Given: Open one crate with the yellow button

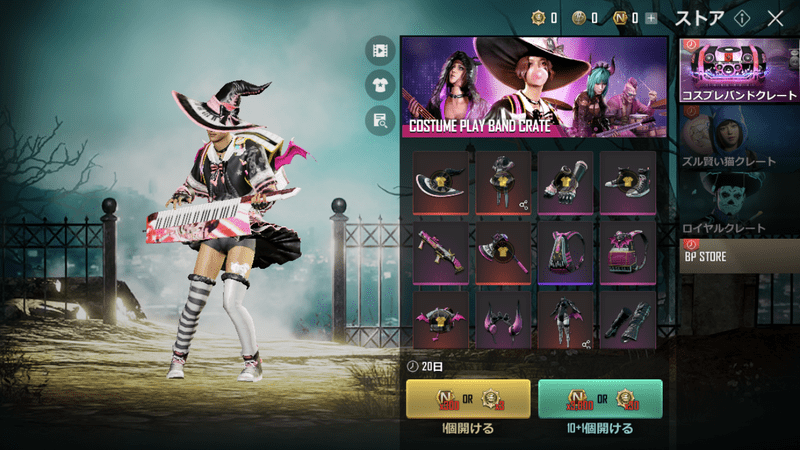Looking at the screenshot, I should pyautogui.click(x=468, y=398).
